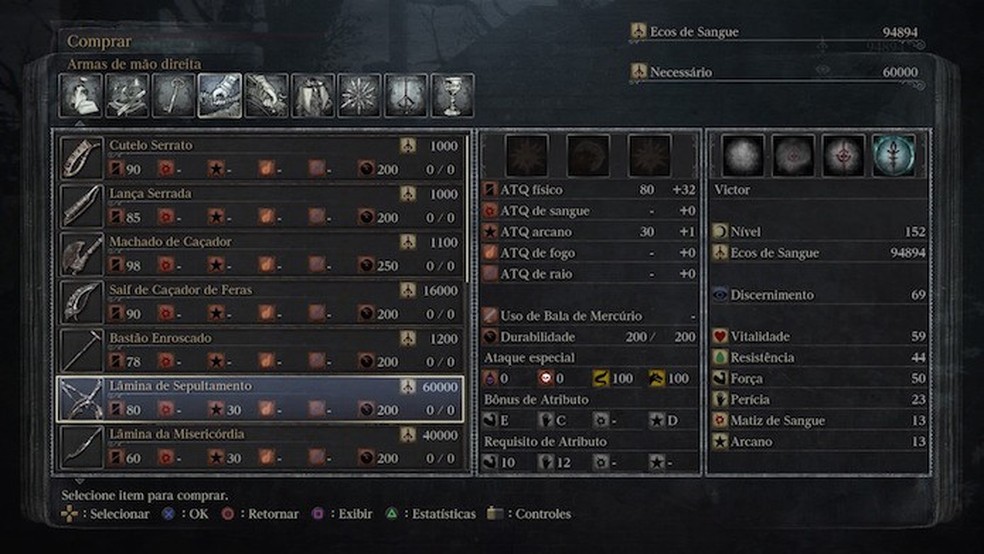The height and width of the screenshot is (554, 984).
Task: Open the consumables bottle category tab
Action: pos(82,96)
